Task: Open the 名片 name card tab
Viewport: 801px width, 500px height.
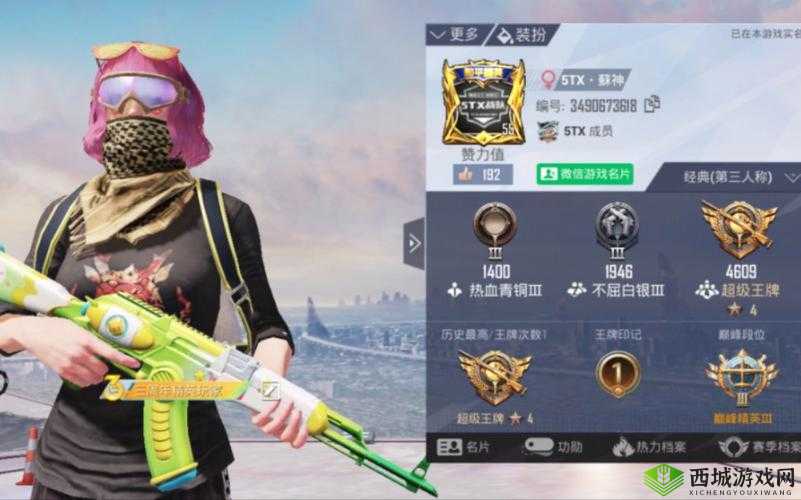Action: pos(466,446)
